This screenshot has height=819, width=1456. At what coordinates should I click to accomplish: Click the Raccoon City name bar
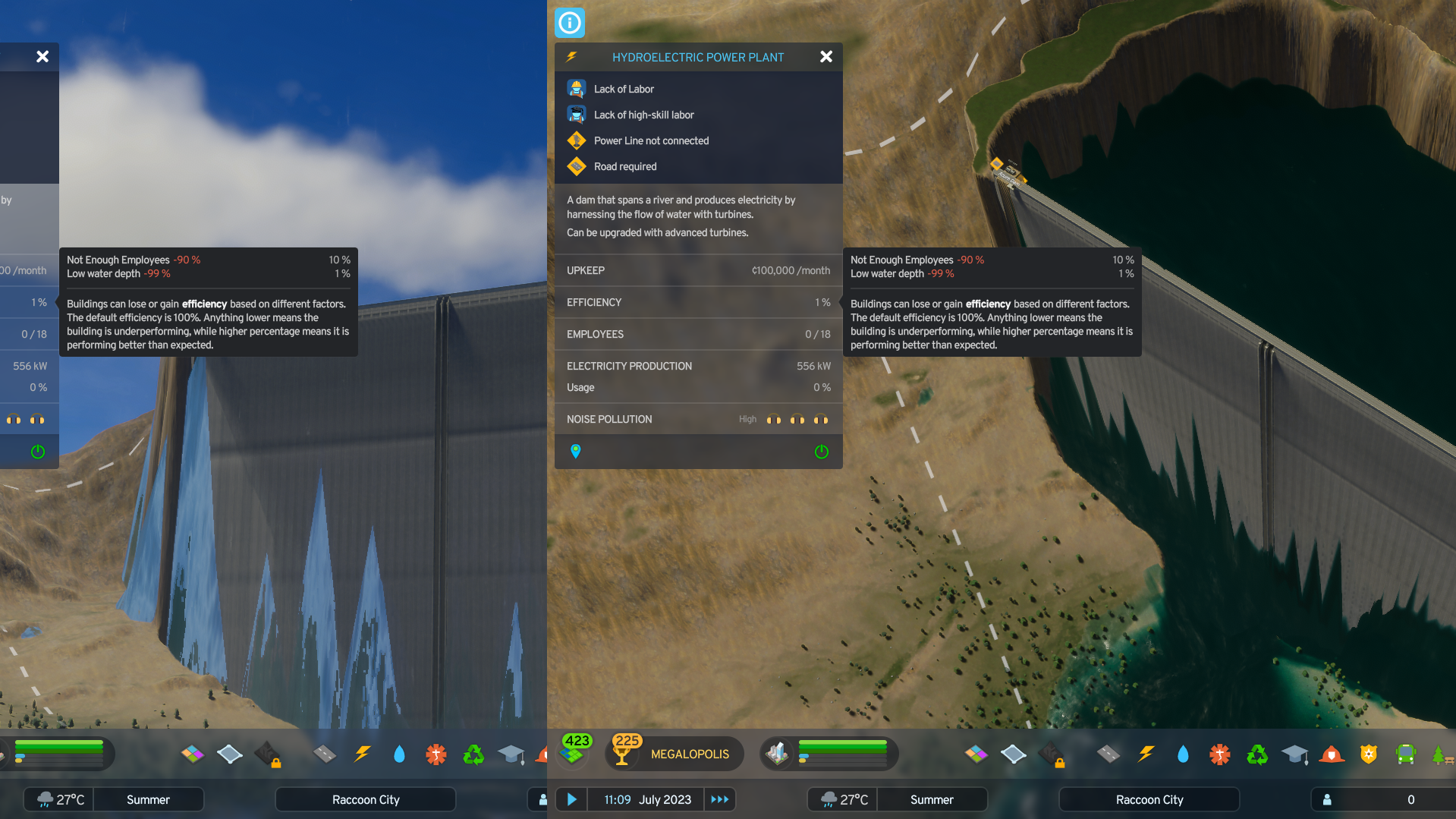pyautogui.click(x=1149, y=799)
